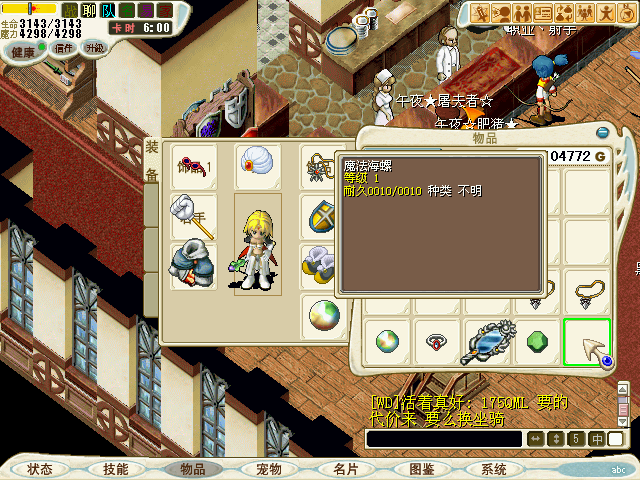Click the 健康 health button
The image size is (640, 480).
23,51
